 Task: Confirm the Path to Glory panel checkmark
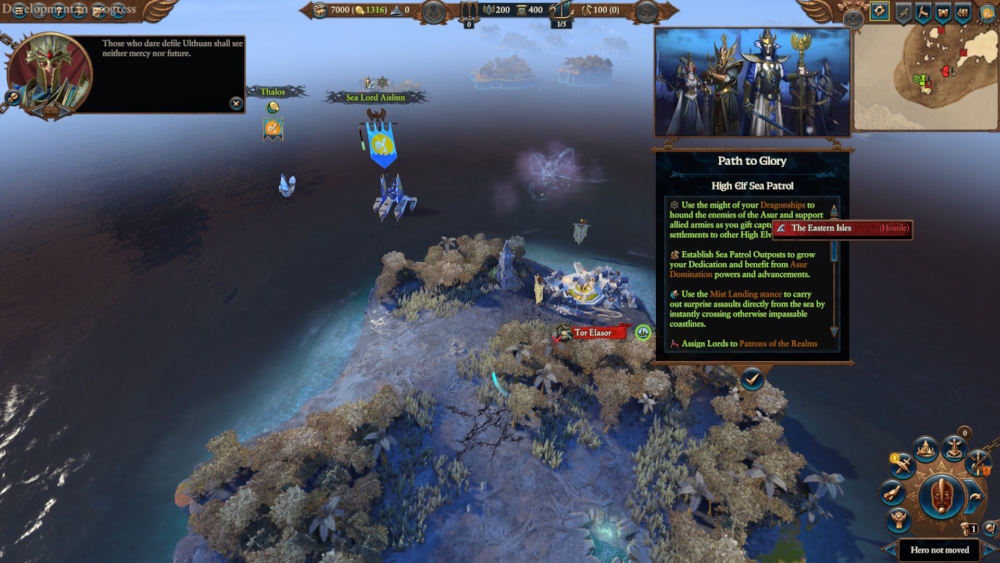click(x=752, y=378)
